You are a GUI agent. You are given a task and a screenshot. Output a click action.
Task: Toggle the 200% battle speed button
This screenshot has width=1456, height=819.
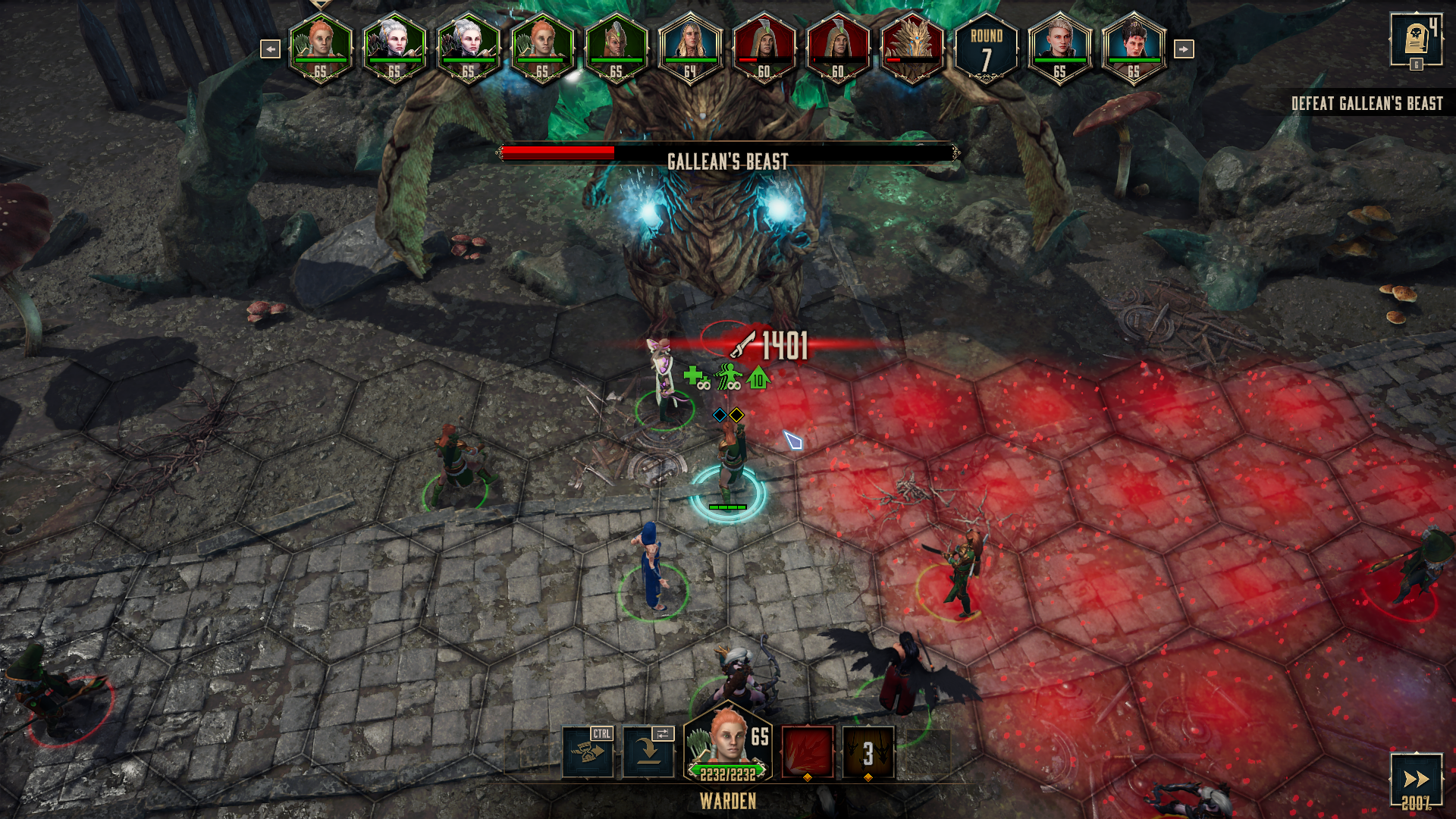(x=1415, y=780)
